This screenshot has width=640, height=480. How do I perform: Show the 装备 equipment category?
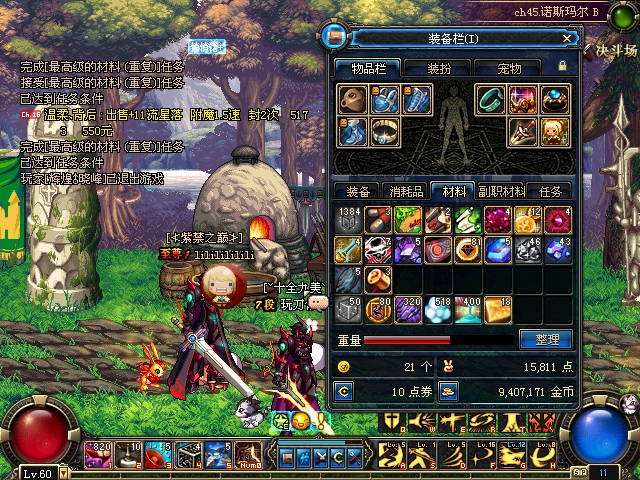[358, 191]
